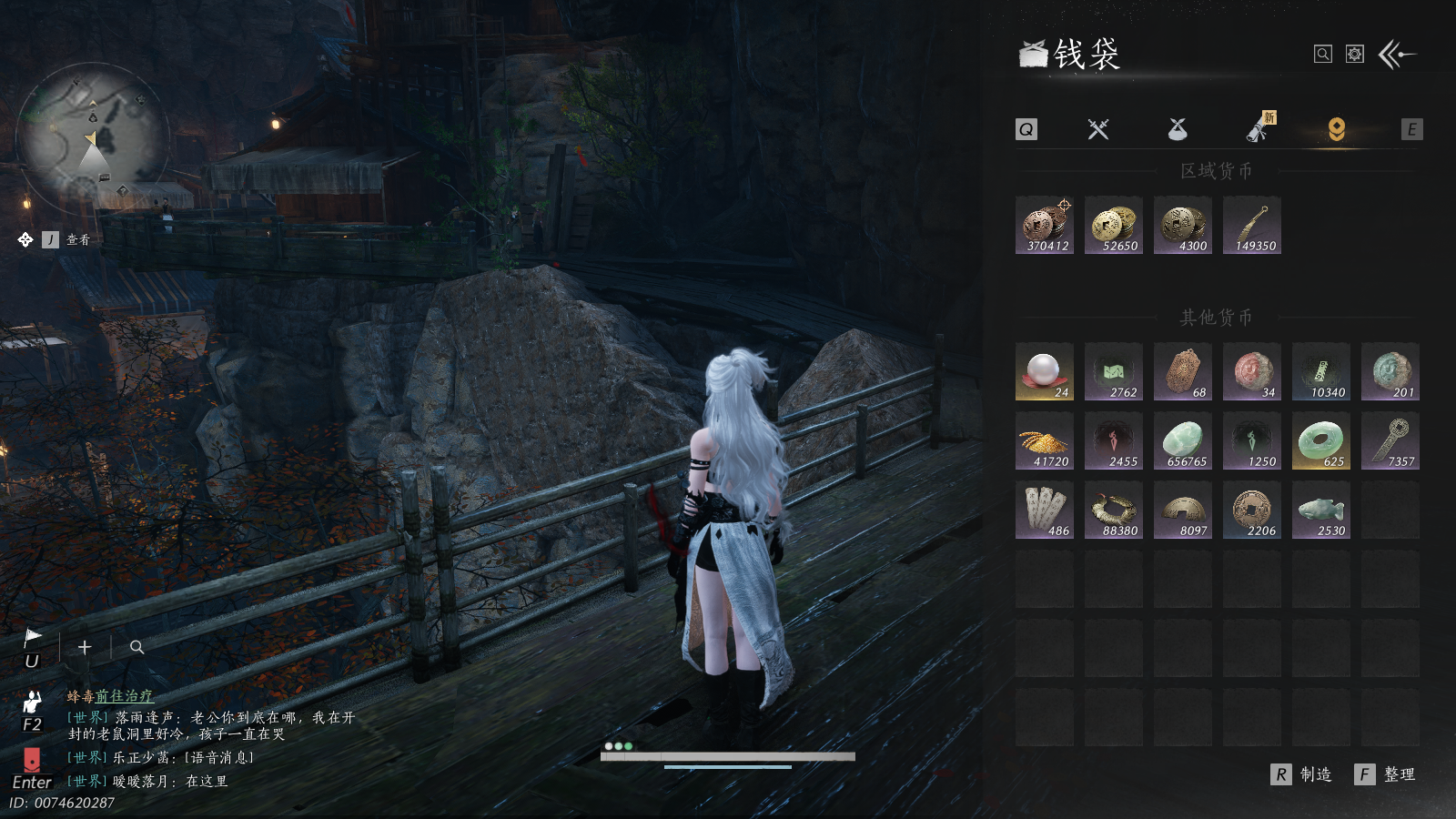Click the 制造 crafting button
Image resolution: width=1456 pixels, height=819 pixels.
pos(1302,774)
